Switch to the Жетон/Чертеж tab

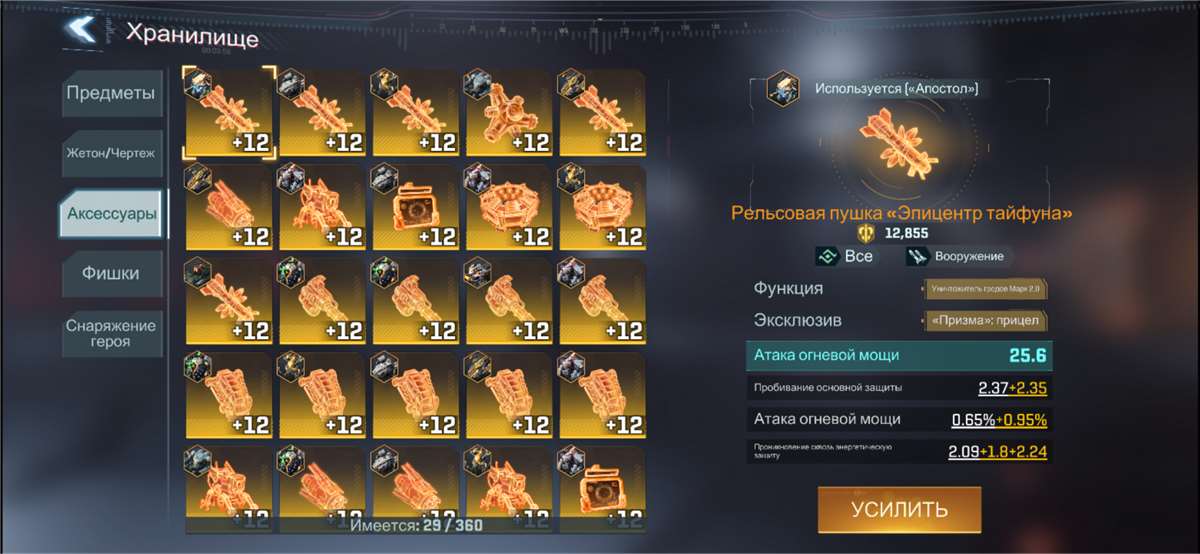point(110,152)
